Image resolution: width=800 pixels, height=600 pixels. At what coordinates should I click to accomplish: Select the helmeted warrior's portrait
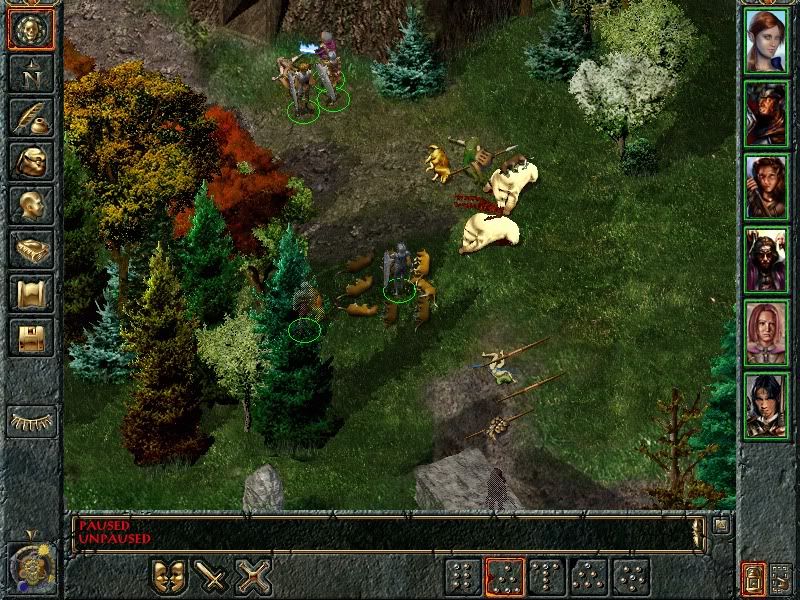coord(766,113)
